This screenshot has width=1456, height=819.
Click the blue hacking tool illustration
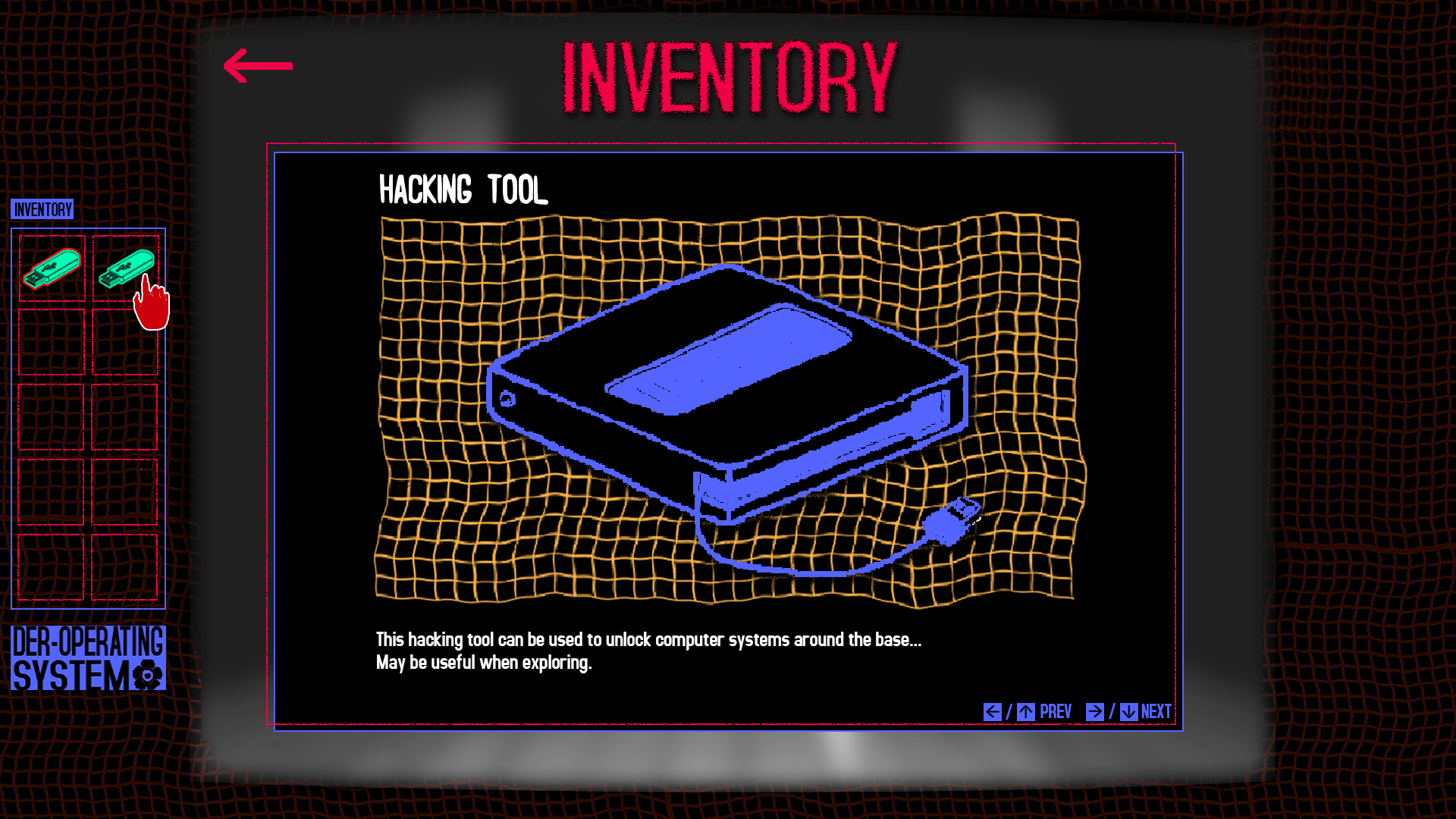(x=728, y=394)
